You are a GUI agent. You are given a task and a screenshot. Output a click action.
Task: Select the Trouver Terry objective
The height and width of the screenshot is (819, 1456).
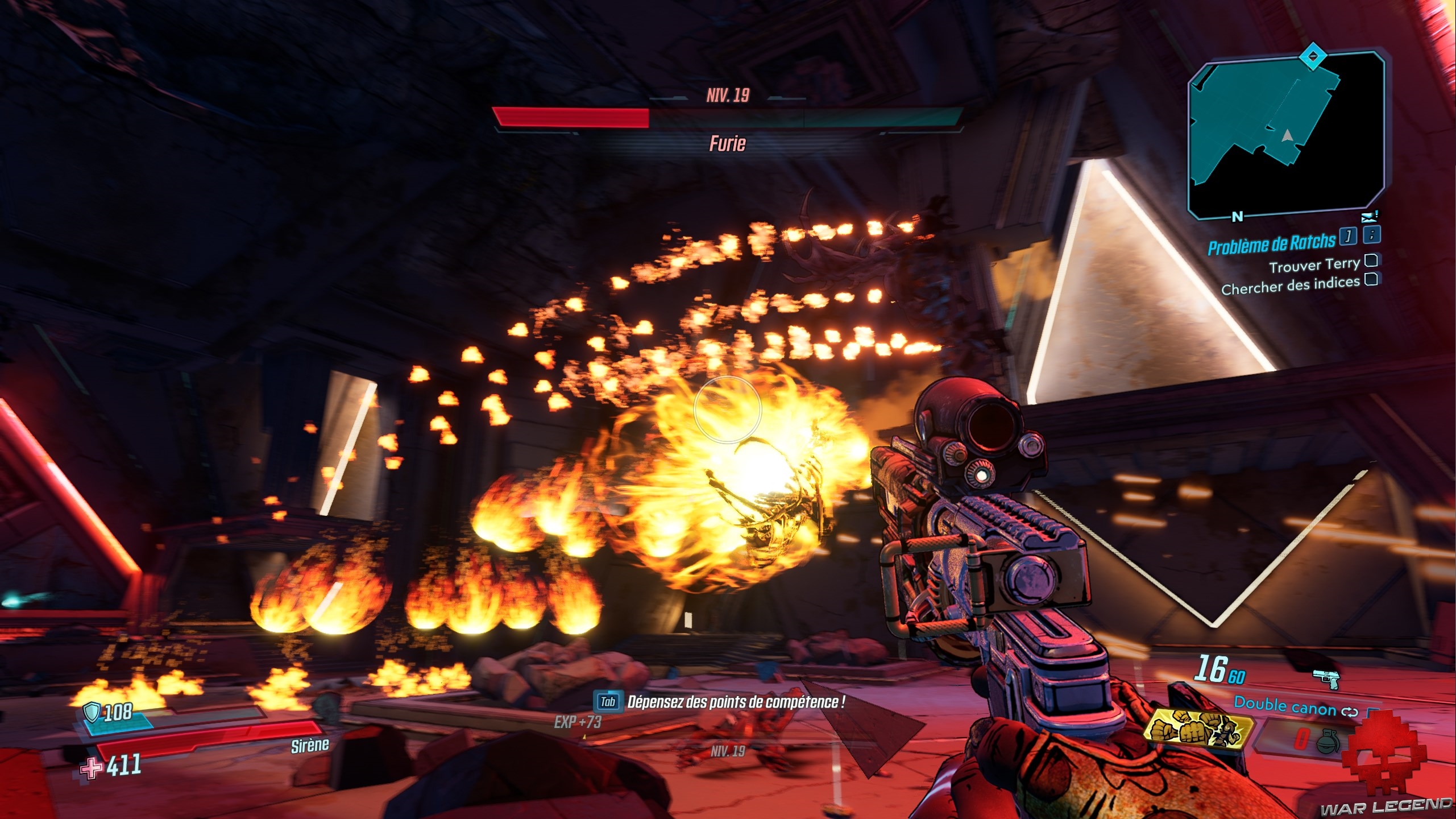(x=1314, y=265)
